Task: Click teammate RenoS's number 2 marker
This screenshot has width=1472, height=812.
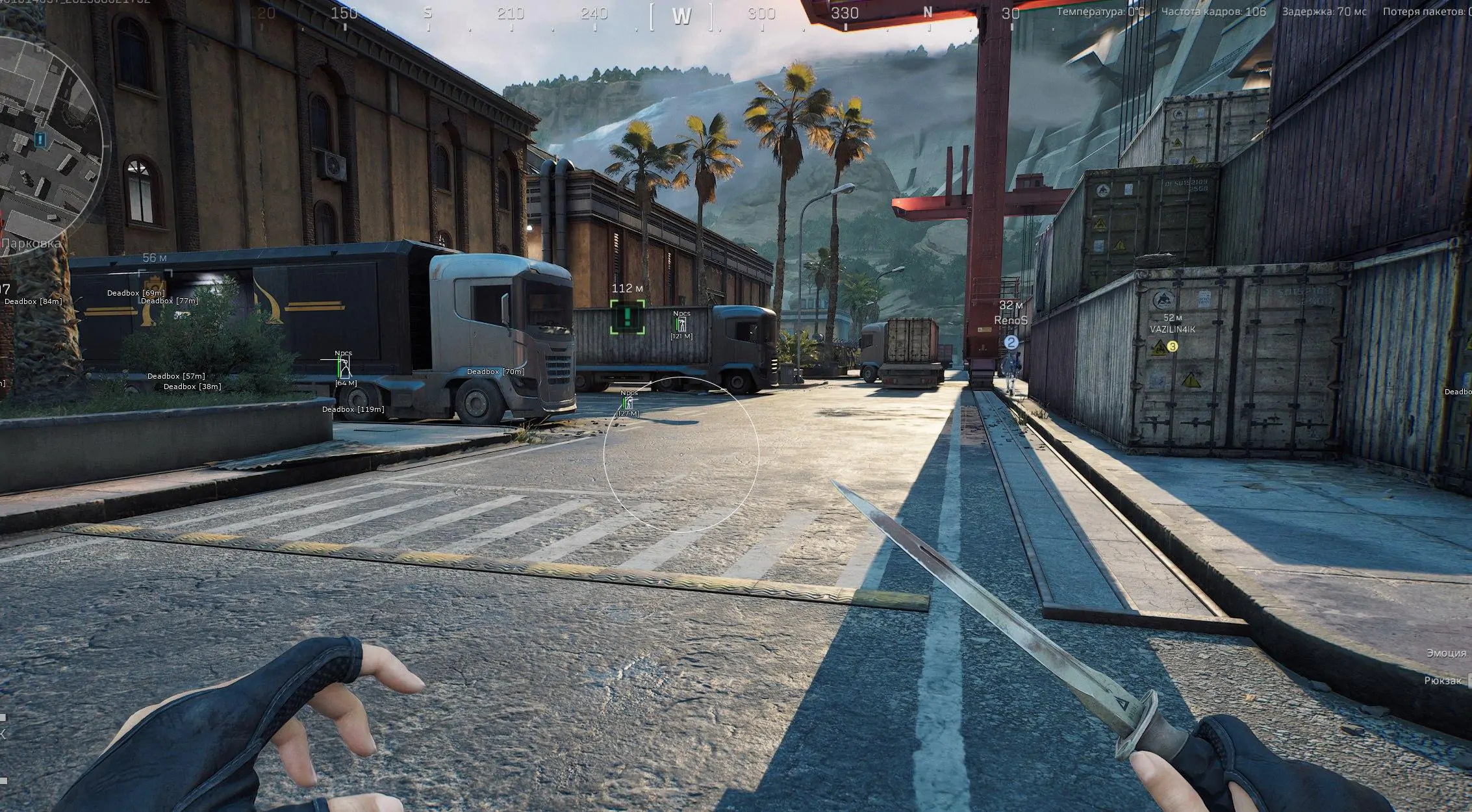Action: click(x=1011, y=342)
